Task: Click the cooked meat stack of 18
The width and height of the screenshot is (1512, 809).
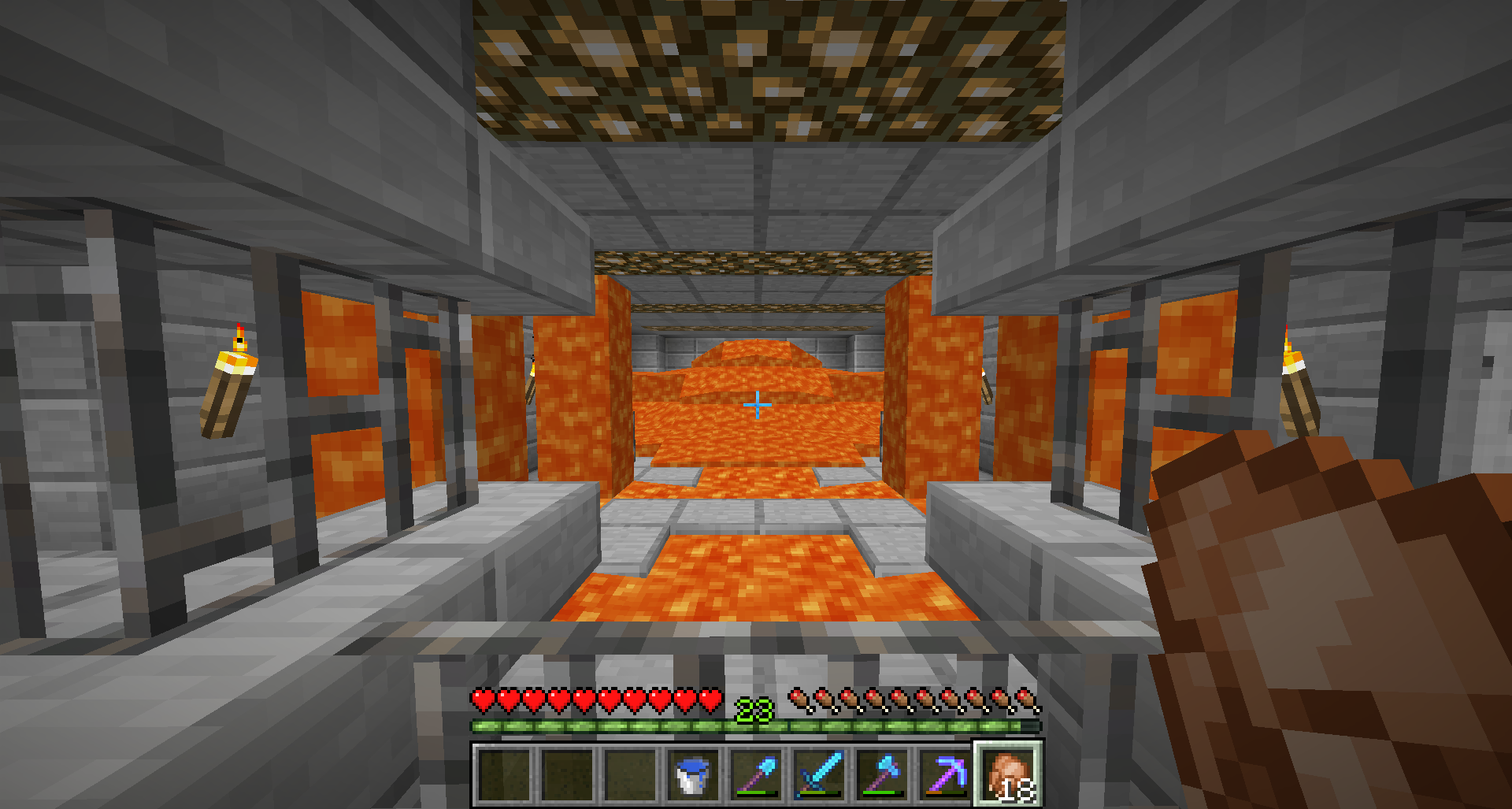Action: (x=1009, y=774)
